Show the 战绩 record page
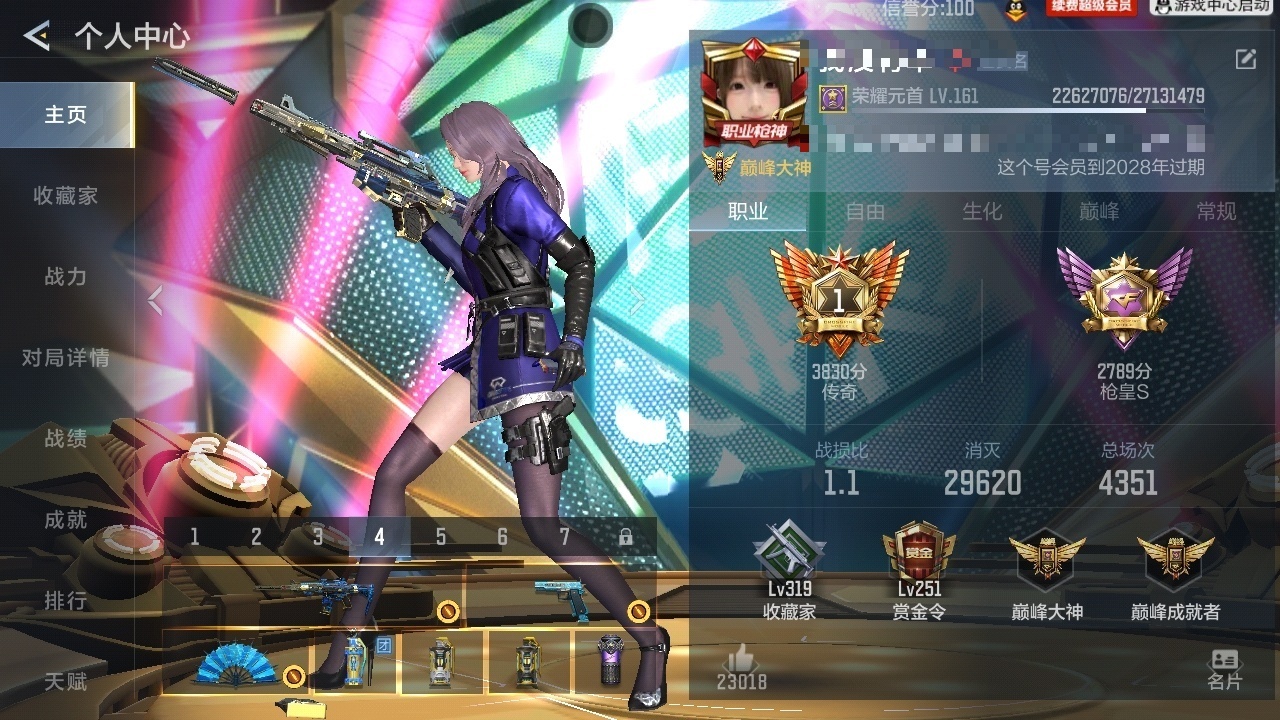The width and height of the screenshot is (1280, 720). pyautogui.click(x=66, y=439)
